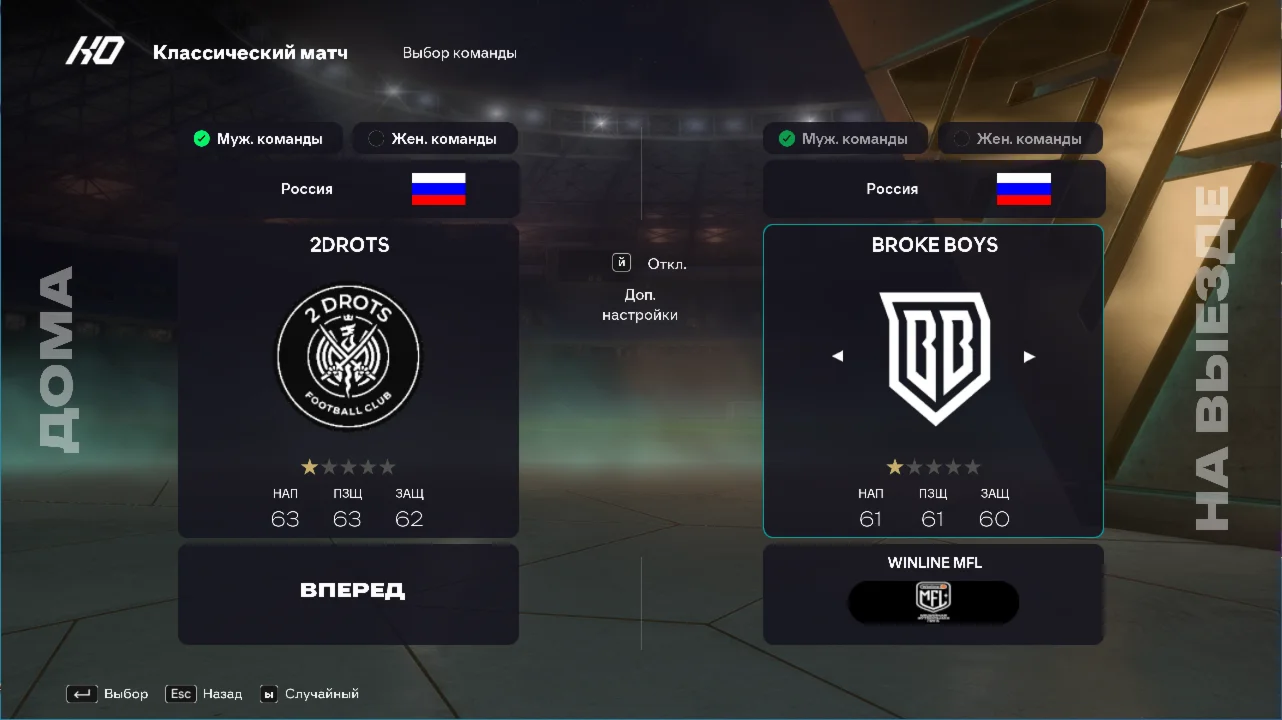Click the Russia flag for the home team

(438, 189)
